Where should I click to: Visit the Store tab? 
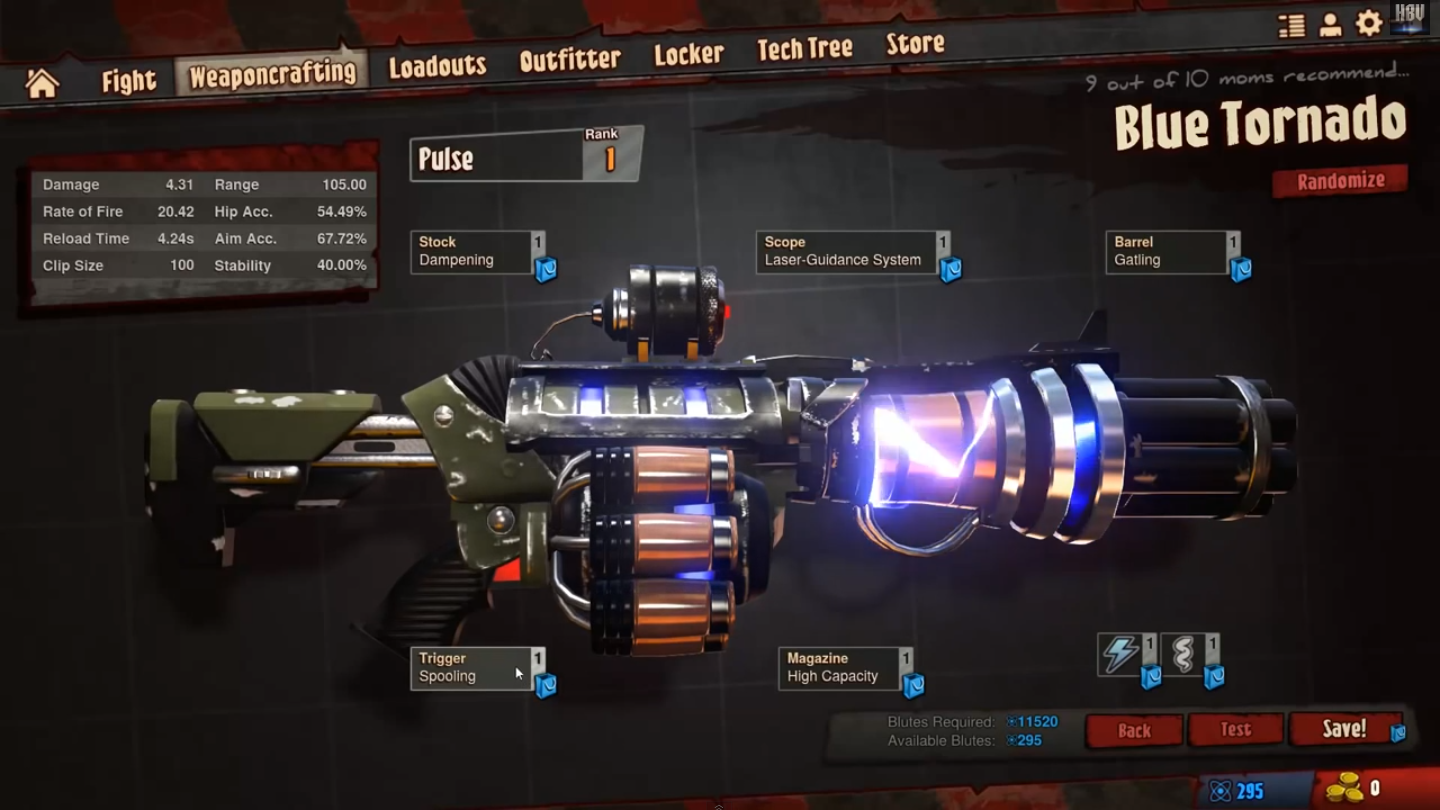coord(915,44)
